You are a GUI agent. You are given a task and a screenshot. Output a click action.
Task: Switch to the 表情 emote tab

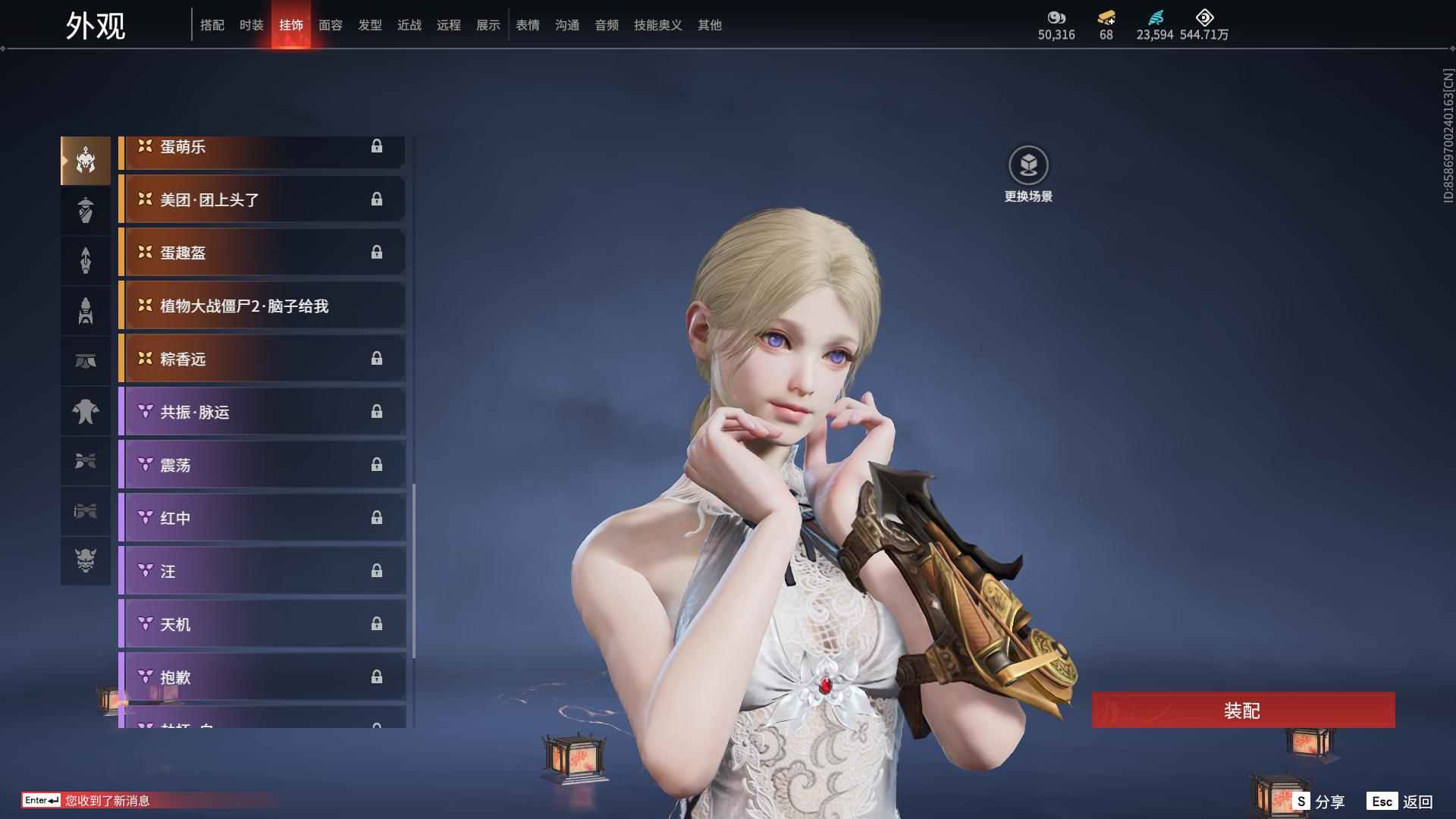527,25
